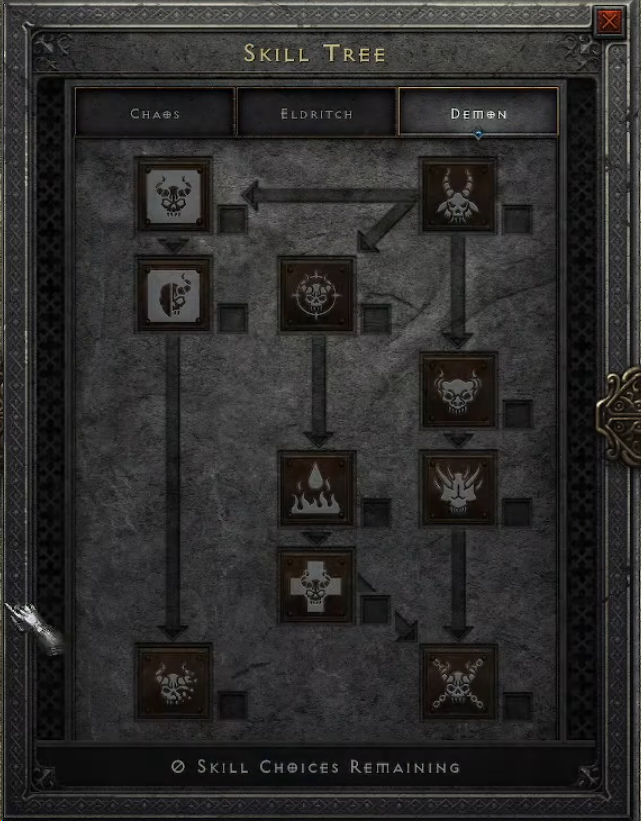Select the skull on white cross skill
The image size is (641, 821).
317,585
